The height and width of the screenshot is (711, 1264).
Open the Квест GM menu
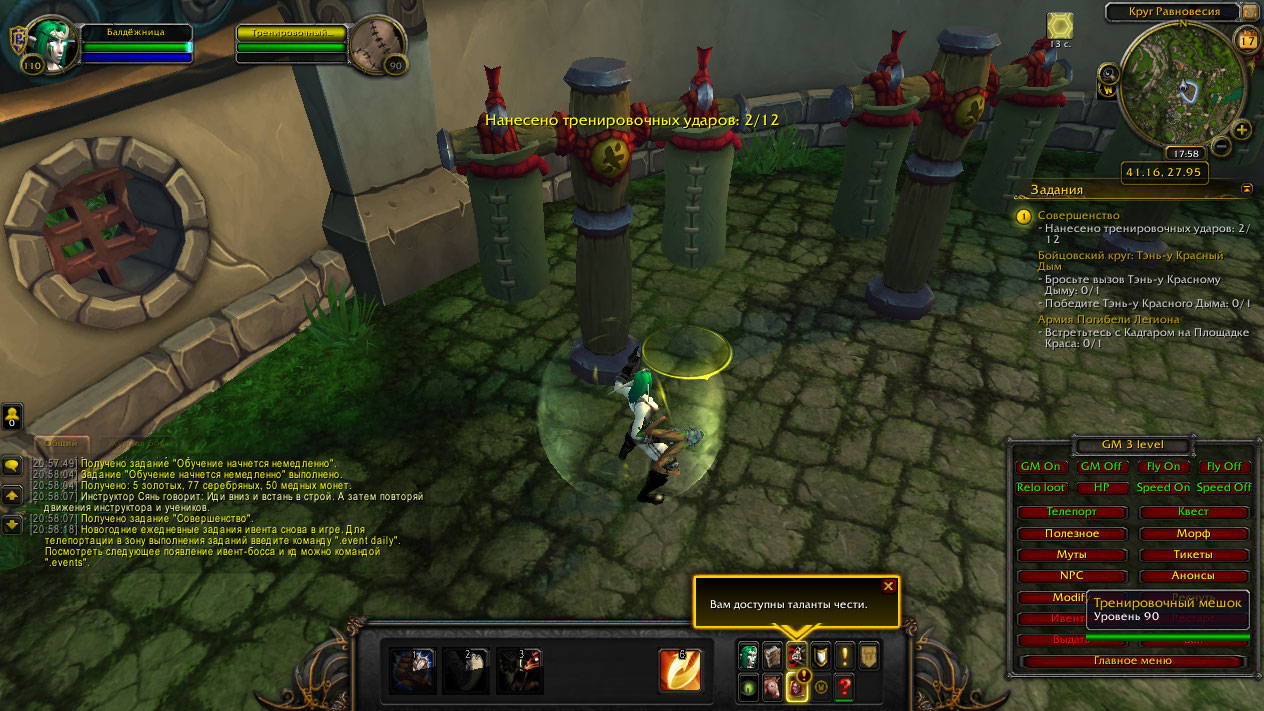1193,511
